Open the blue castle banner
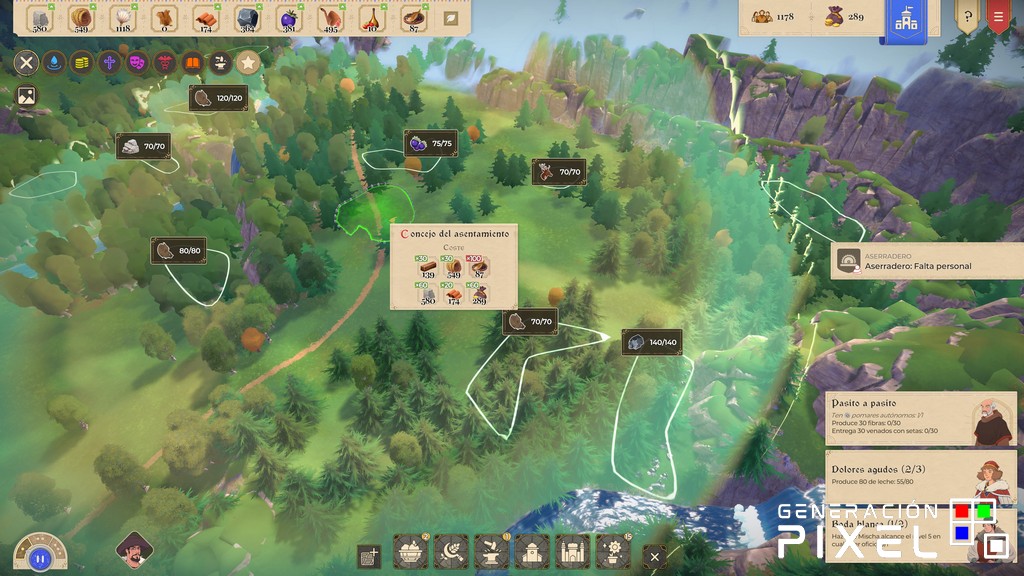The image size is (1024, 576). pyautogui.click(x=907, y=22)
